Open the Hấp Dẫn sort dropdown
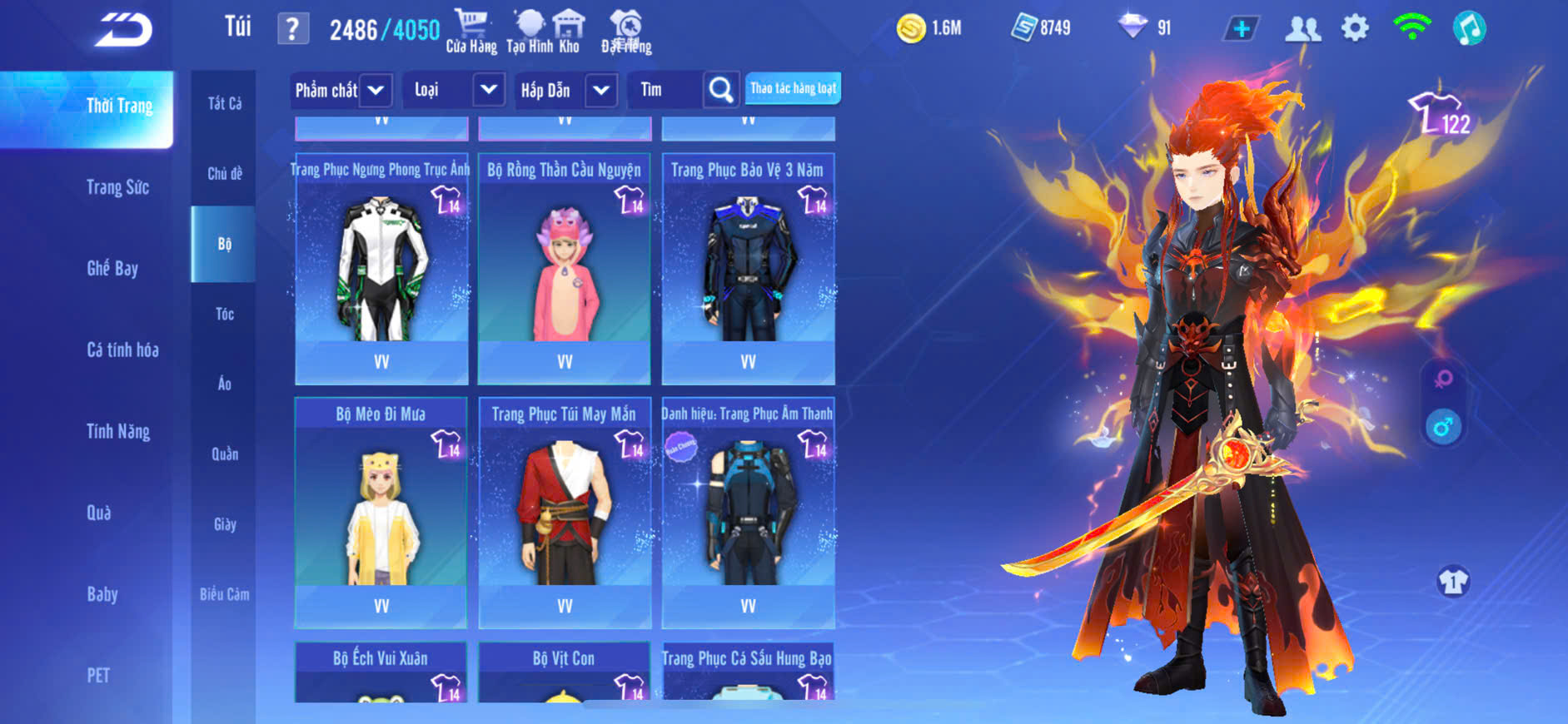The width and height of the screenshot is (1568, 724). (601, 90)
